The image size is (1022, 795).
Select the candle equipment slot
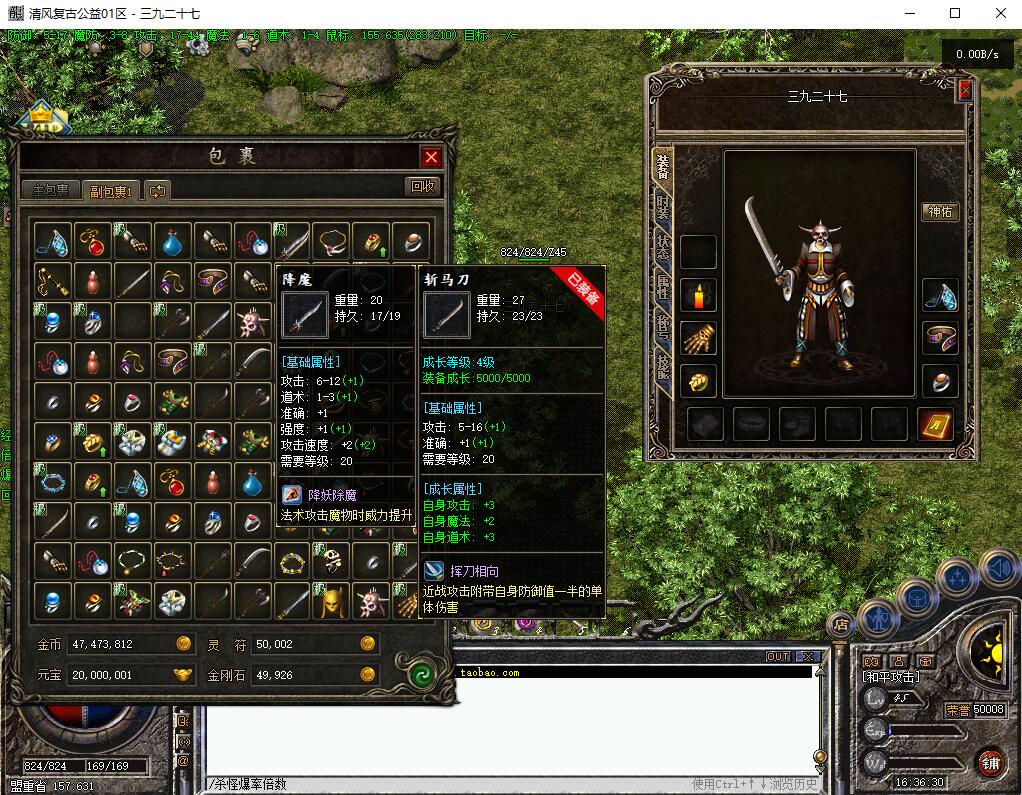point(698,296)
